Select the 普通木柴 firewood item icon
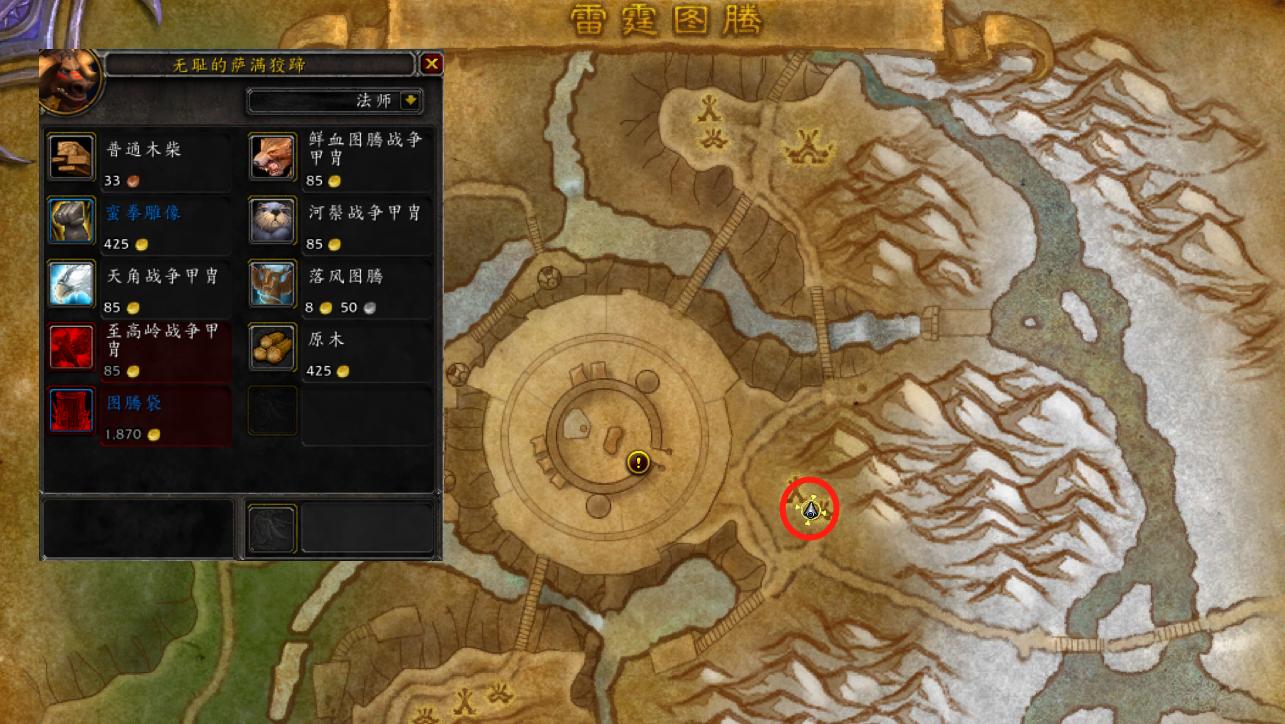Screen dimensions: 1285x724 click(70, 159)
